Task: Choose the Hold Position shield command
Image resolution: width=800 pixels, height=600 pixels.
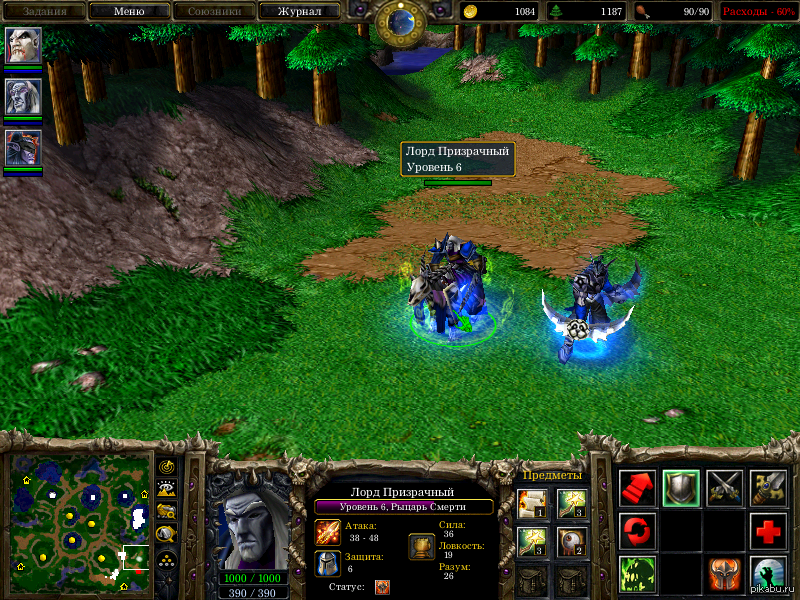Action: point(681,488)
